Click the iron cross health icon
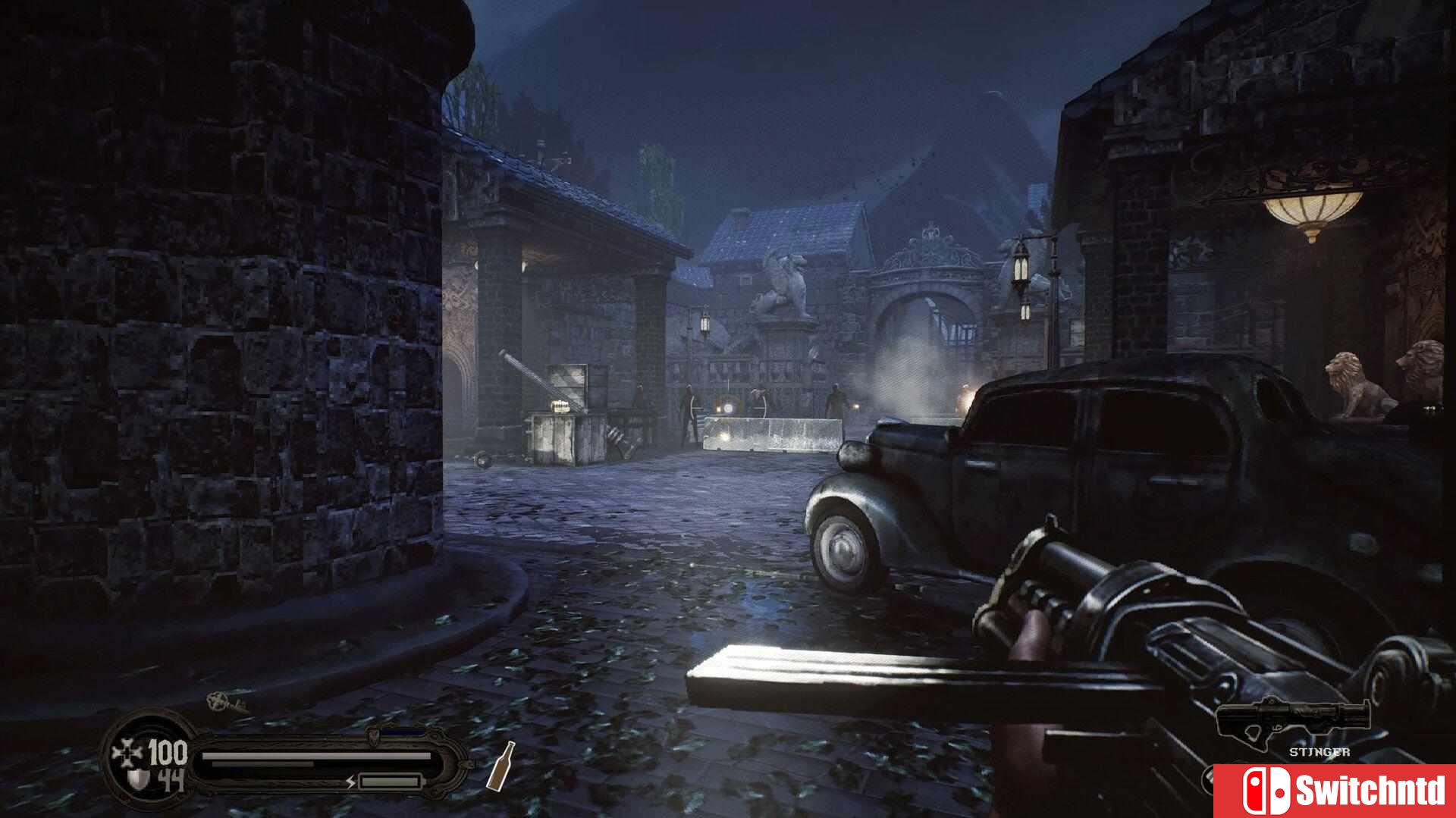The width and height of the screenshot is (1456, 818). (128, 752)
